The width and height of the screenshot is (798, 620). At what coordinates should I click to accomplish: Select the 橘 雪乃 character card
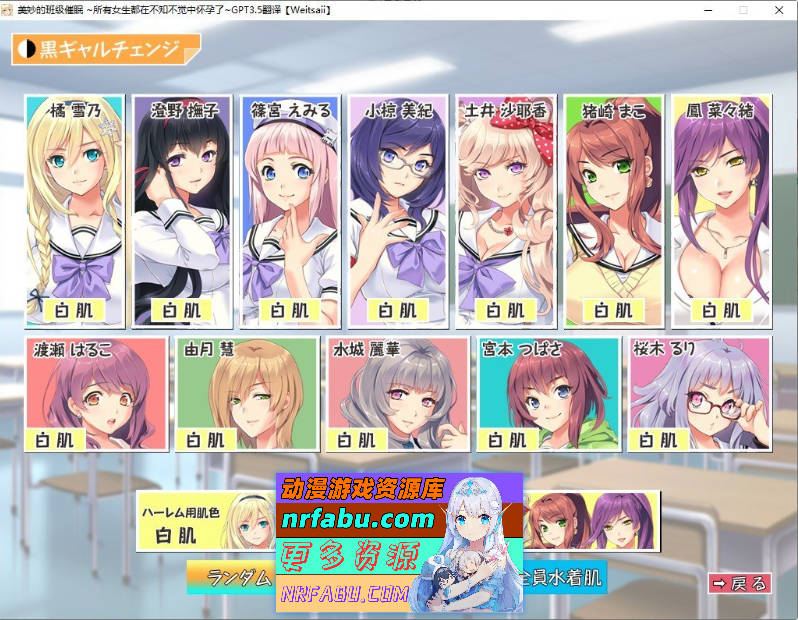point(75,210)
